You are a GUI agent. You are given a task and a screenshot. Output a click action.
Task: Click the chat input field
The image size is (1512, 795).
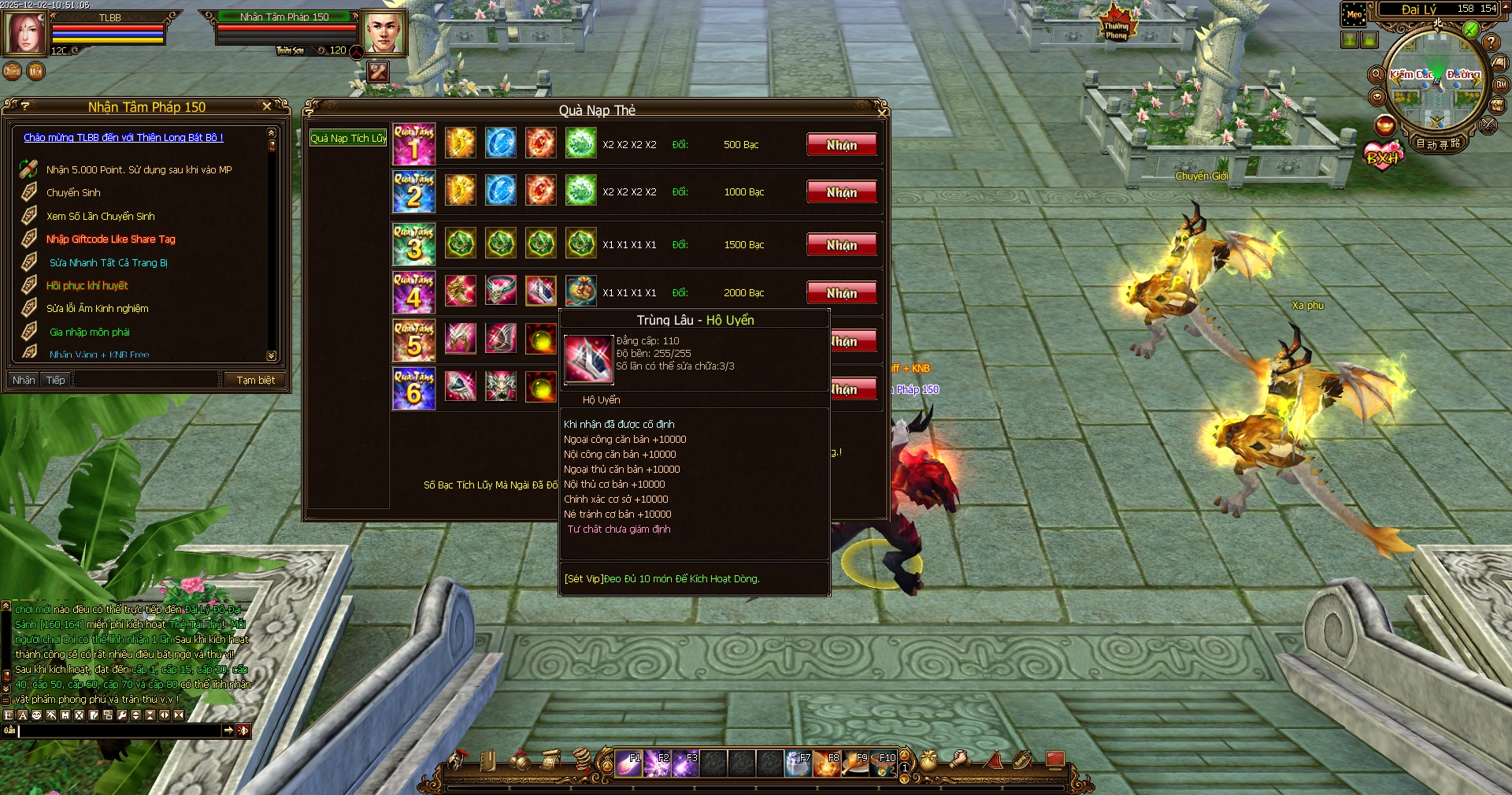click(x=118, y=731)
